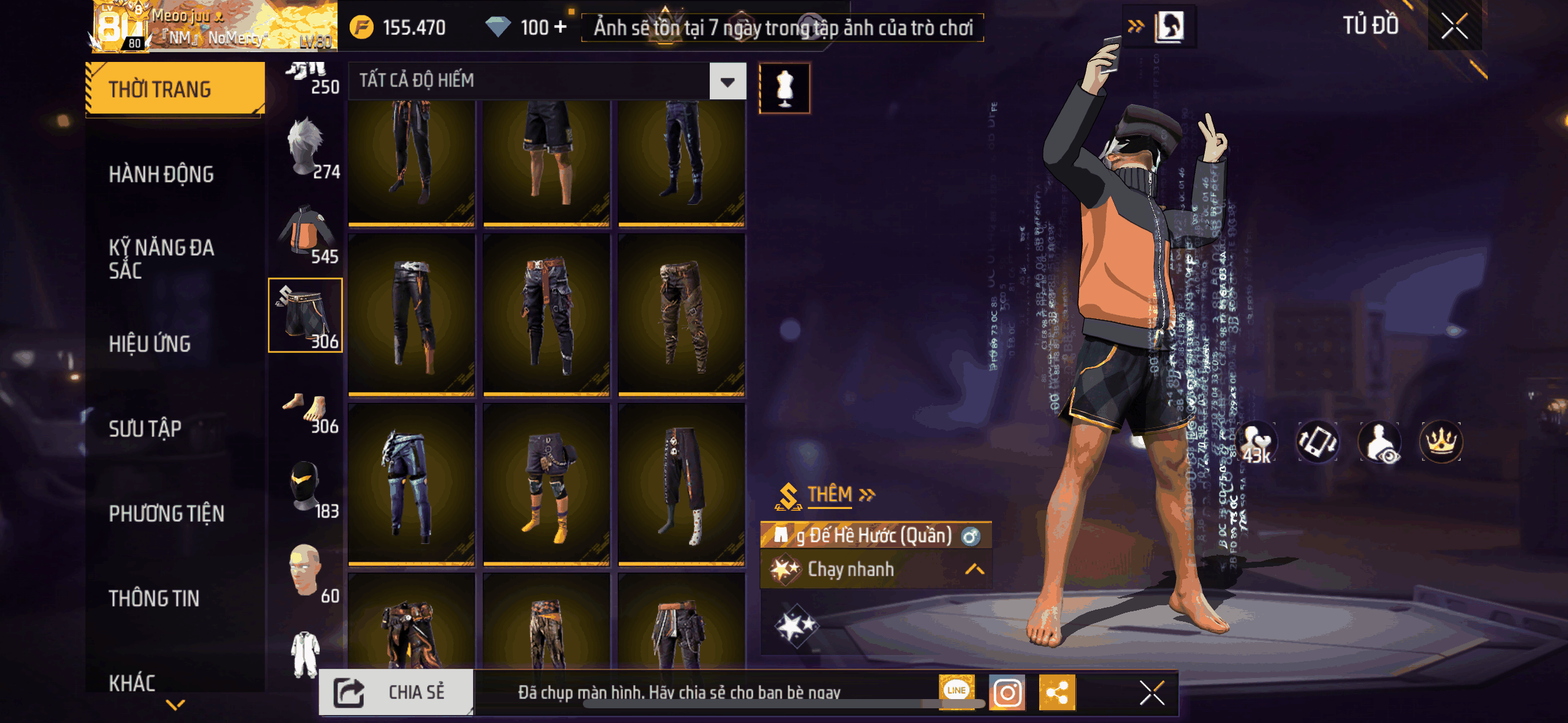Viewport: 1568px width, 723px height.
Task: Tap the CHIA SẺ share button
Action: click(396, 692)
